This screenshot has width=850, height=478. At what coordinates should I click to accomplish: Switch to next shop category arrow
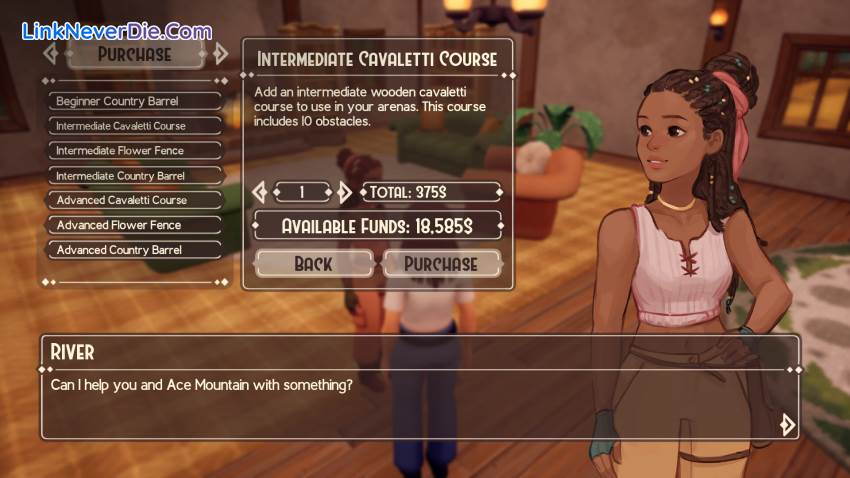(220, 53)
